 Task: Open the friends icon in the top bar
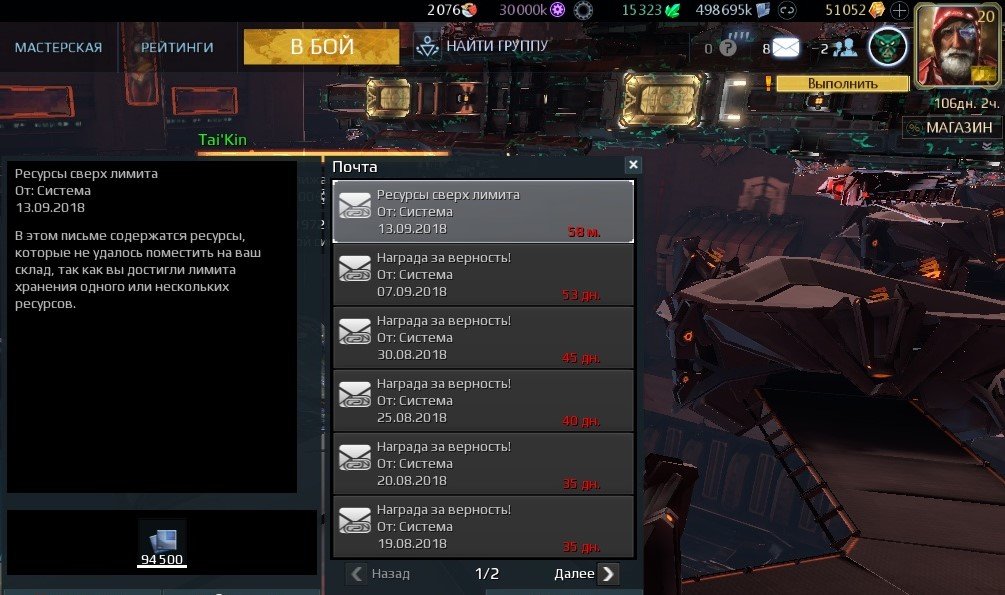click(845, 47)
